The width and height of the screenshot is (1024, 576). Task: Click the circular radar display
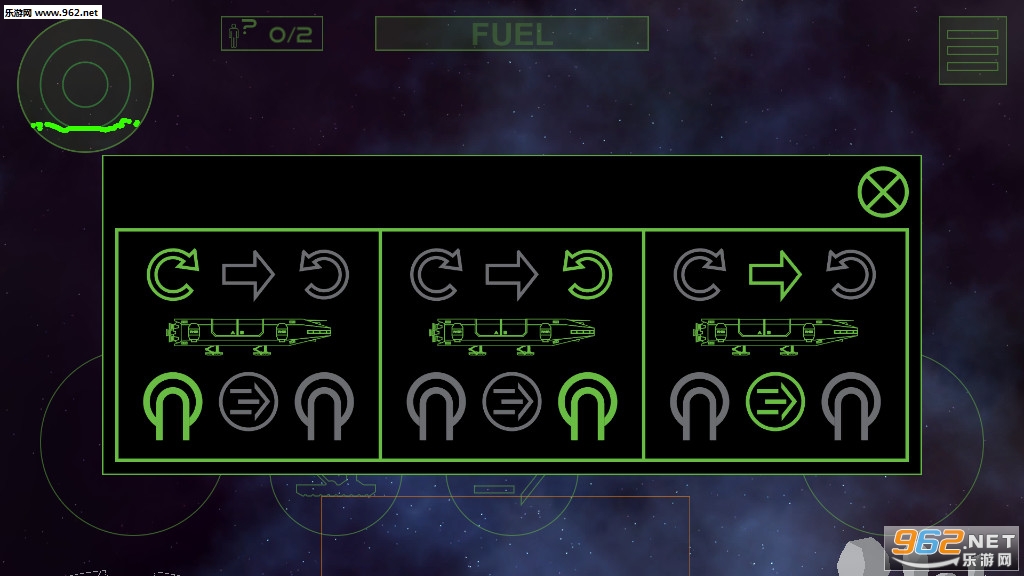coord(85,84)
